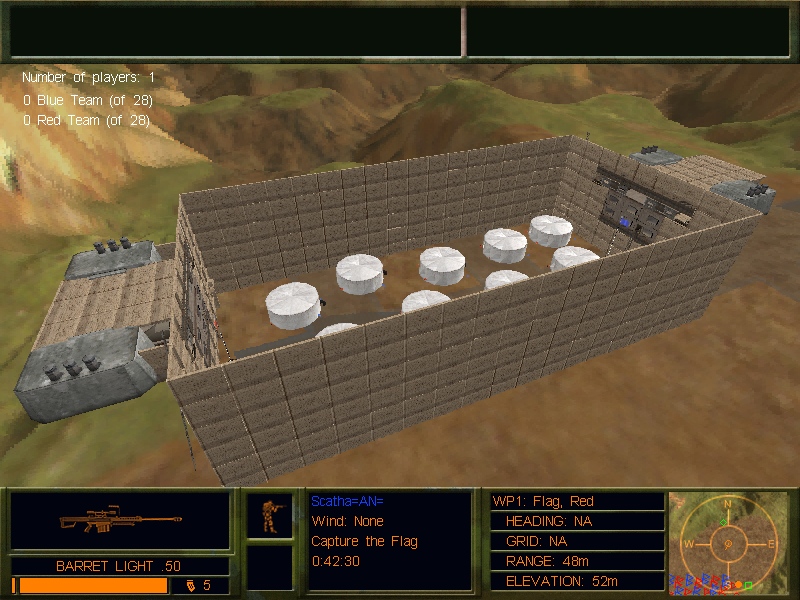Select the WP1 Flag, Red waypoint entry
800x600 pixels.
[575, 501]
